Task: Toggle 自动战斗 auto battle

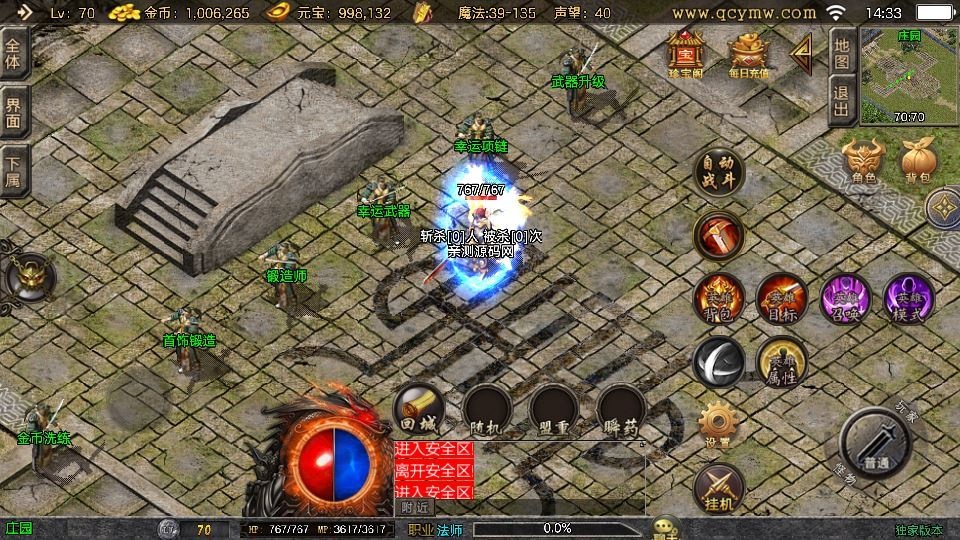Action: [720, 172]
